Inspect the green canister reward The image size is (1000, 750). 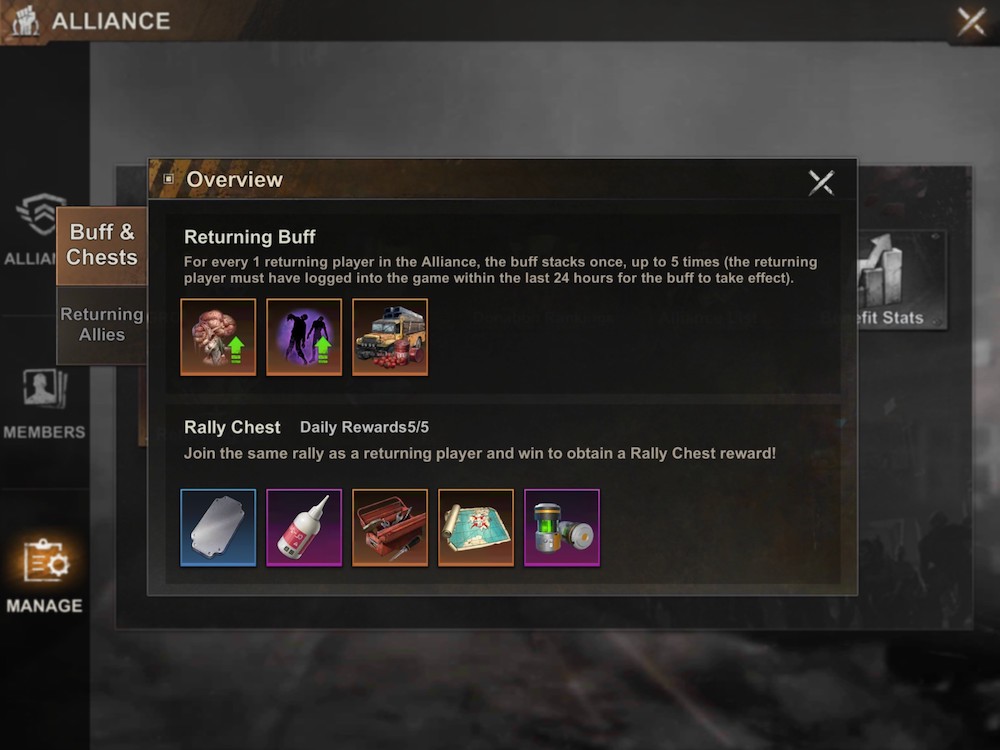click(x=562, y=527)
